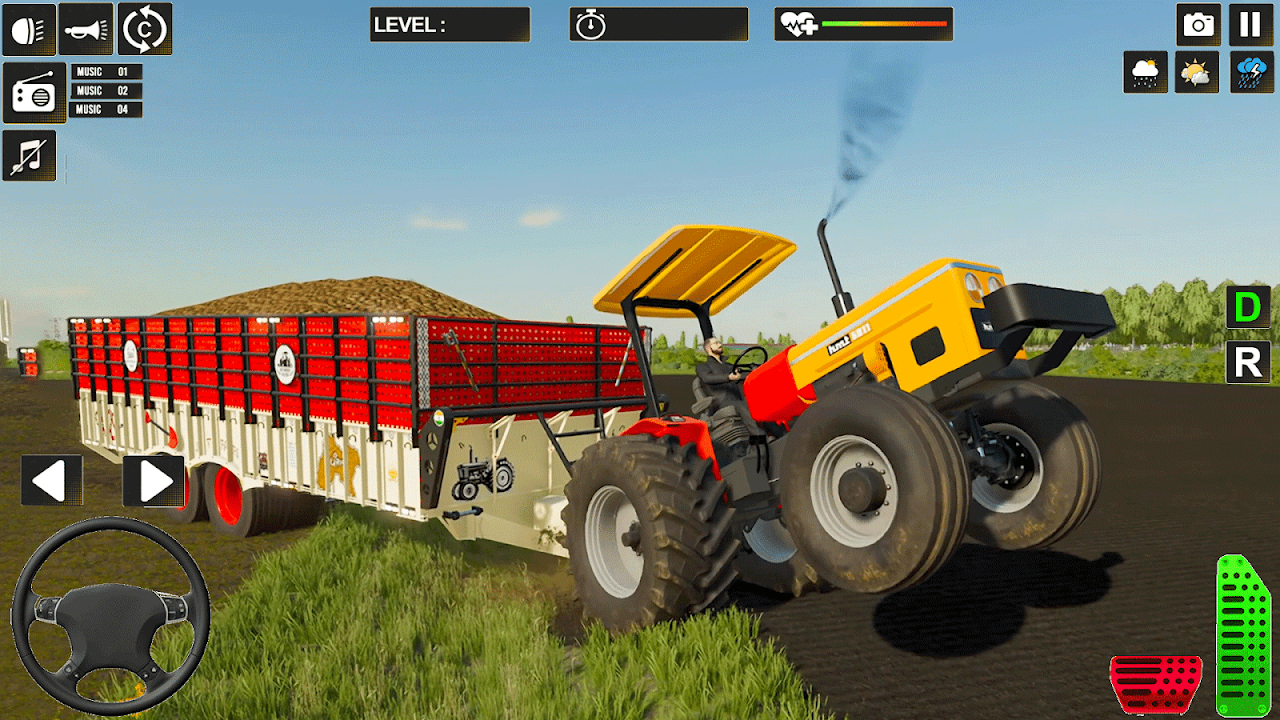Toggle the headlights button

coord(29,29)
